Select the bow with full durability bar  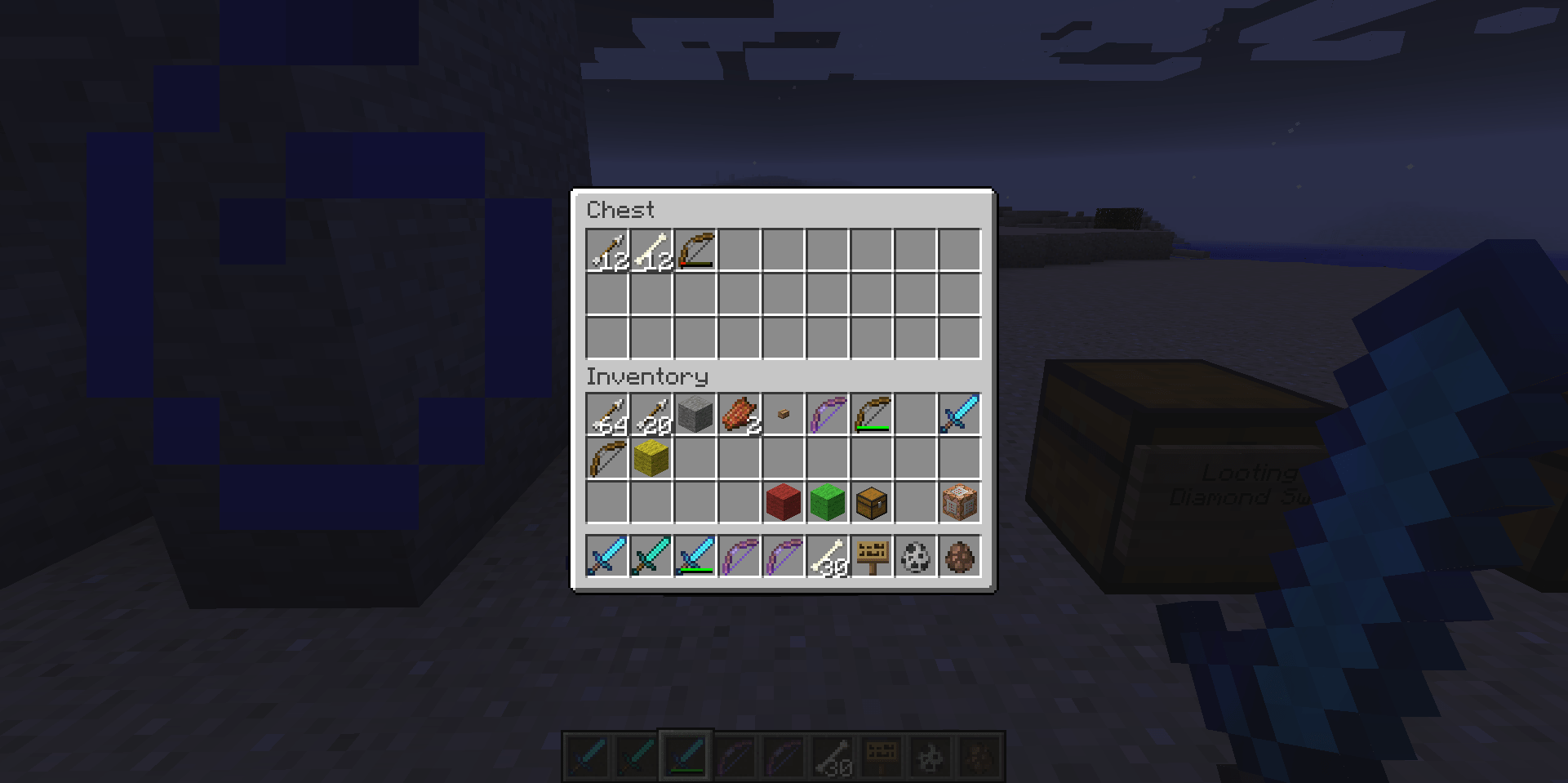click(x=871, y=414)
